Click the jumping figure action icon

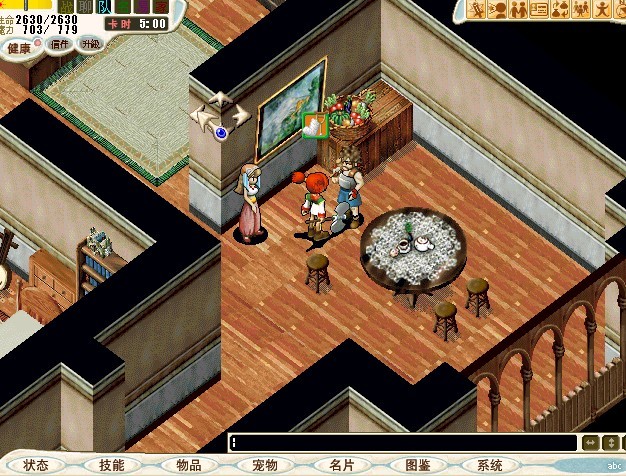pos(604,10)
